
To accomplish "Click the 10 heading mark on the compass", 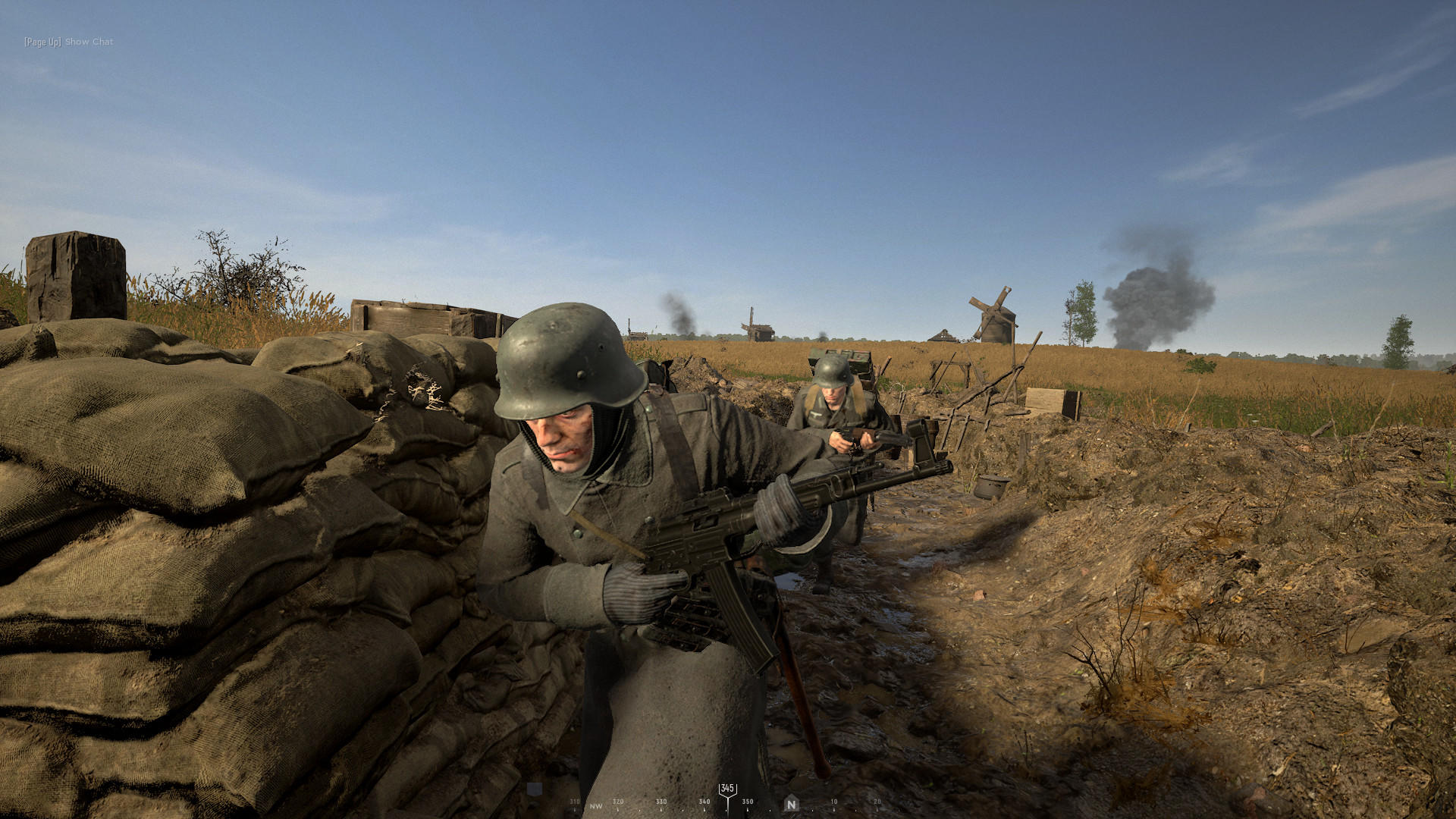I will [833, 799].
